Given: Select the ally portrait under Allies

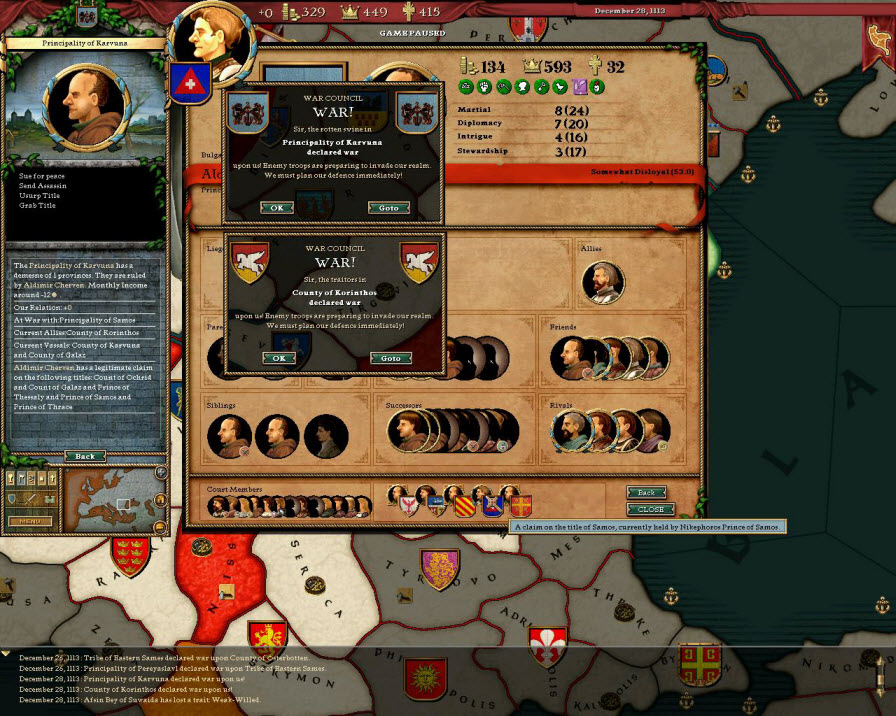Looking at the screenshot, I should [604, 282].
